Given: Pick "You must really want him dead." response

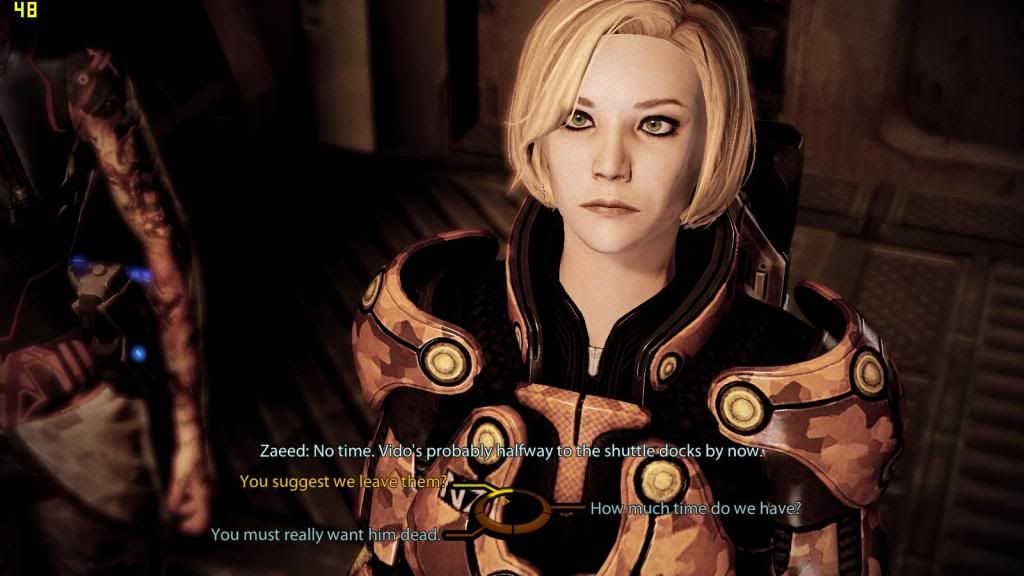Looking at the screenshot, I should (x=326, y=535).
